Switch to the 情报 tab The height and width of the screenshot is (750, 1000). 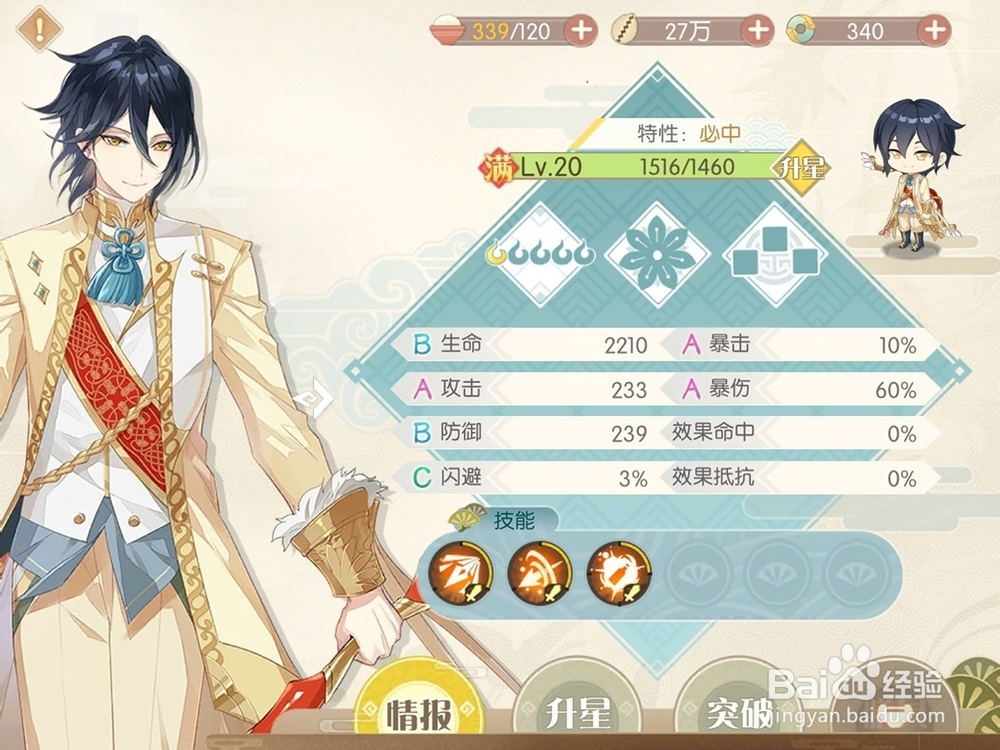click(416, 713)
